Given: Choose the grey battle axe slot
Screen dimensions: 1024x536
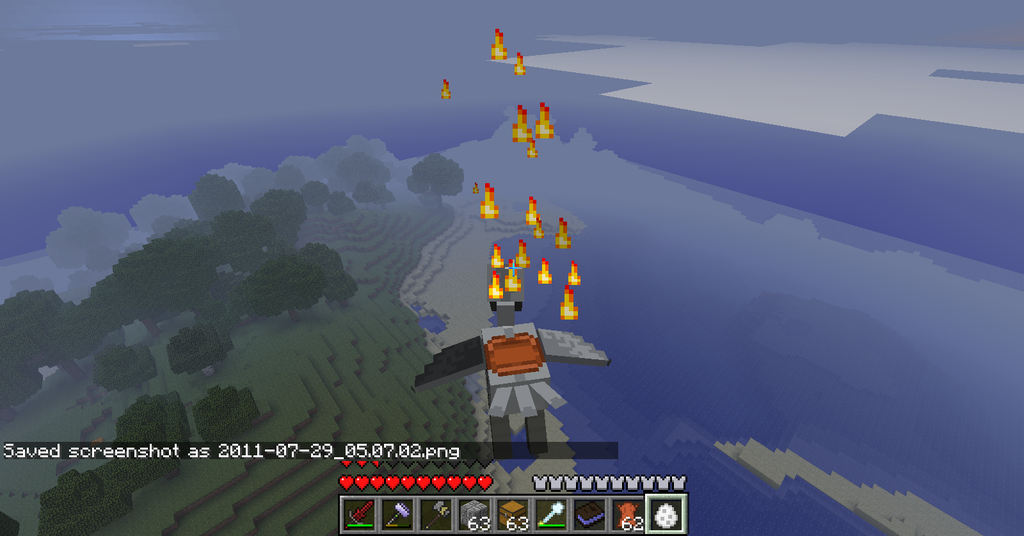Looking at the screenshot, I should coord(436,514).
